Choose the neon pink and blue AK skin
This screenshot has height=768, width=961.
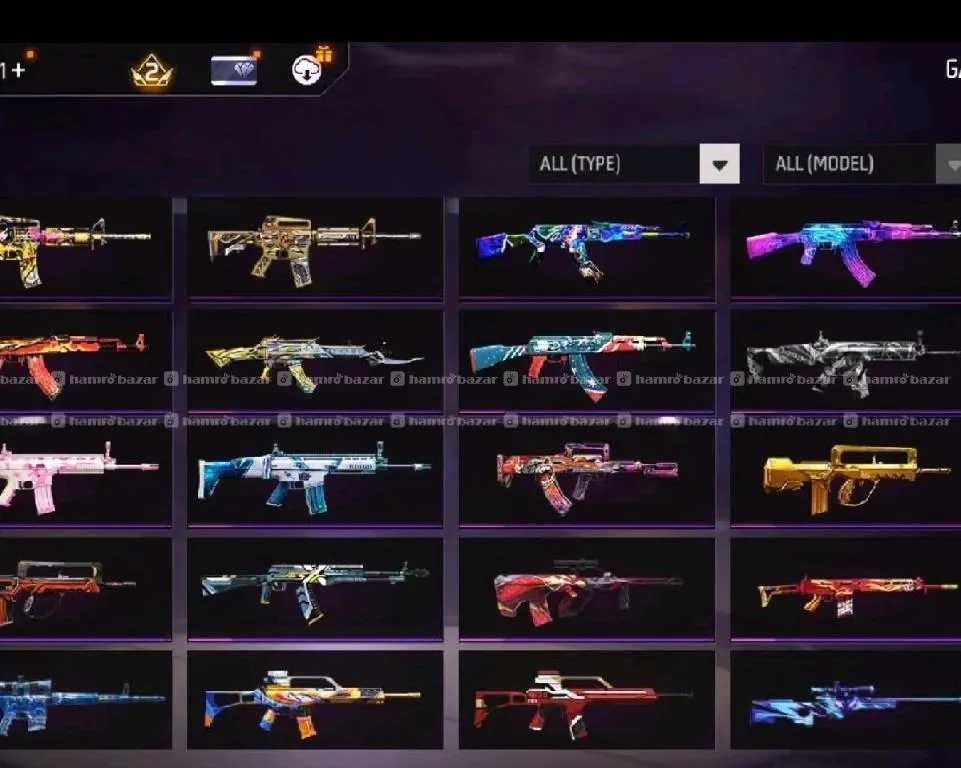tap(848, 247)
